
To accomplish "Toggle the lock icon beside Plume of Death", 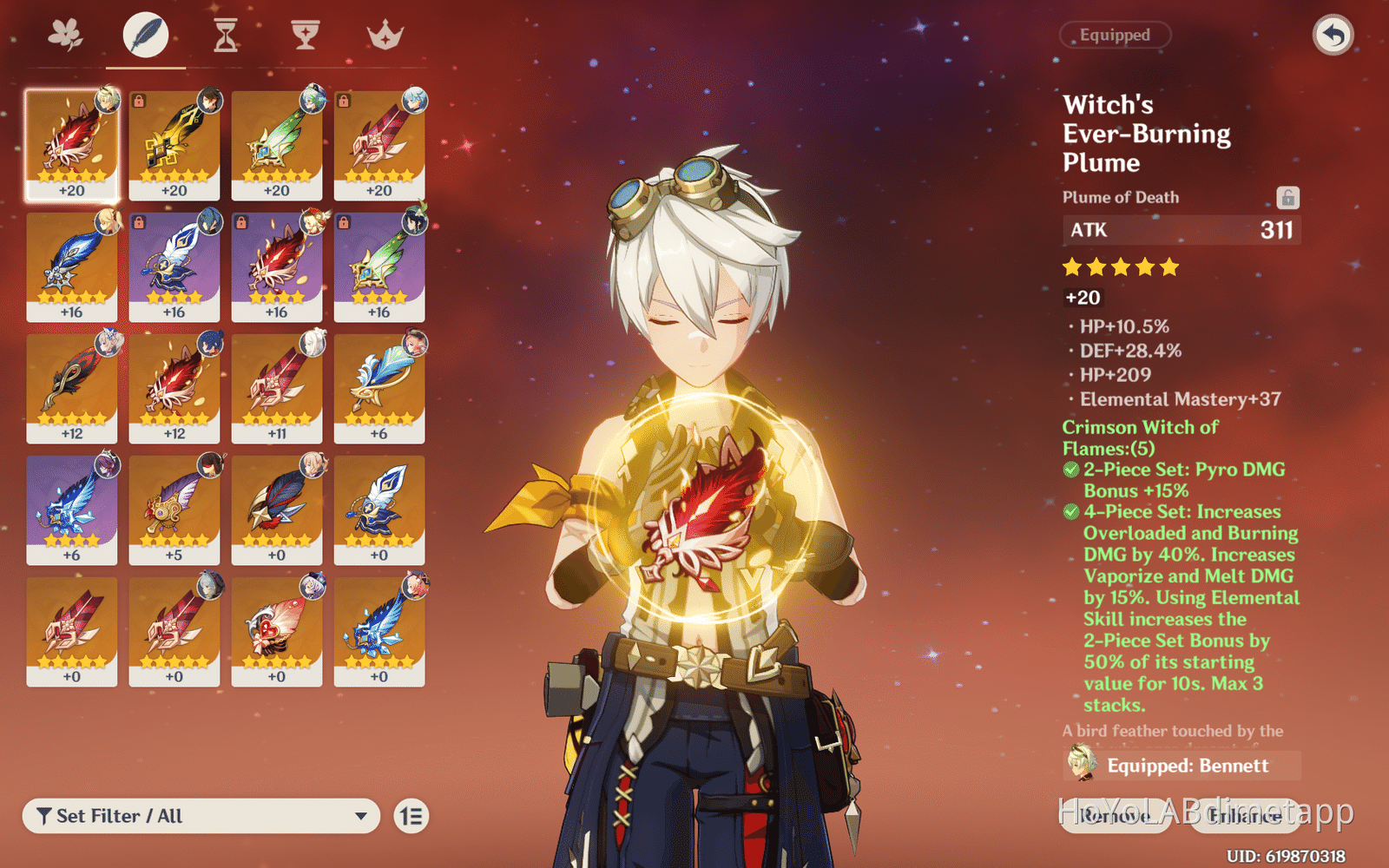I will point(1287,198).
